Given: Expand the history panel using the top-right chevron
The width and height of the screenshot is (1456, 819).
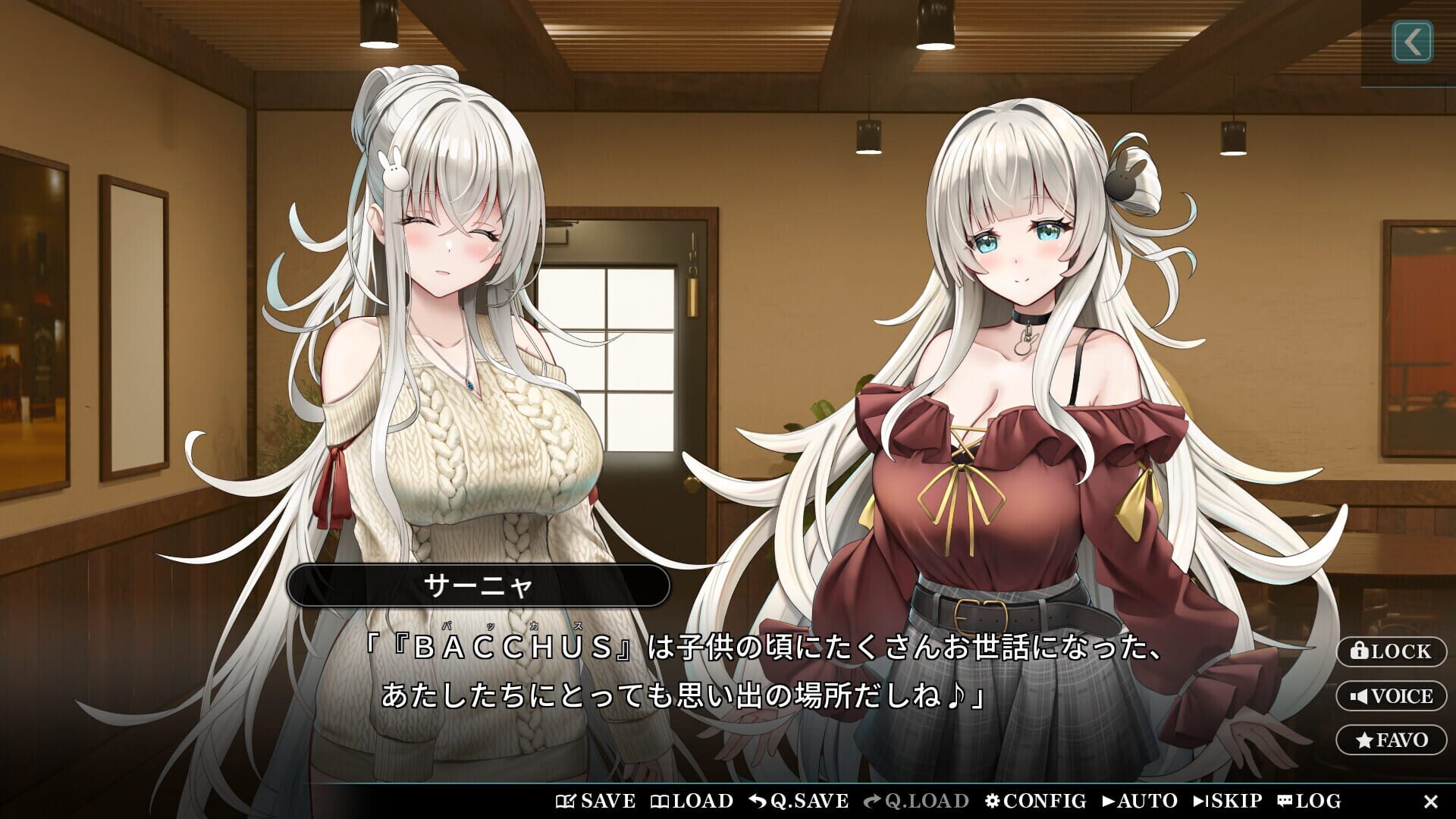Looking at the screenshot, I should coord(1412,43).
